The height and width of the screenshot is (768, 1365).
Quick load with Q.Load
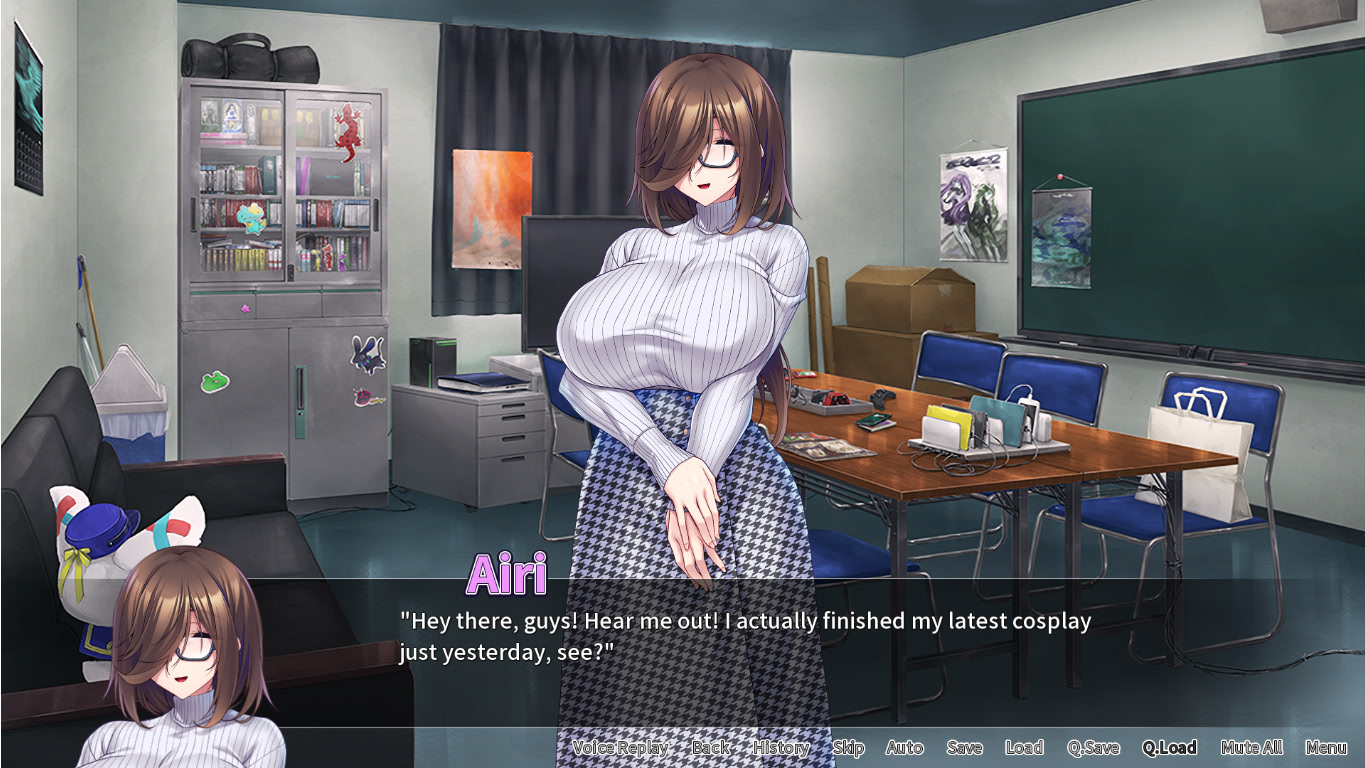(1169, 748)
